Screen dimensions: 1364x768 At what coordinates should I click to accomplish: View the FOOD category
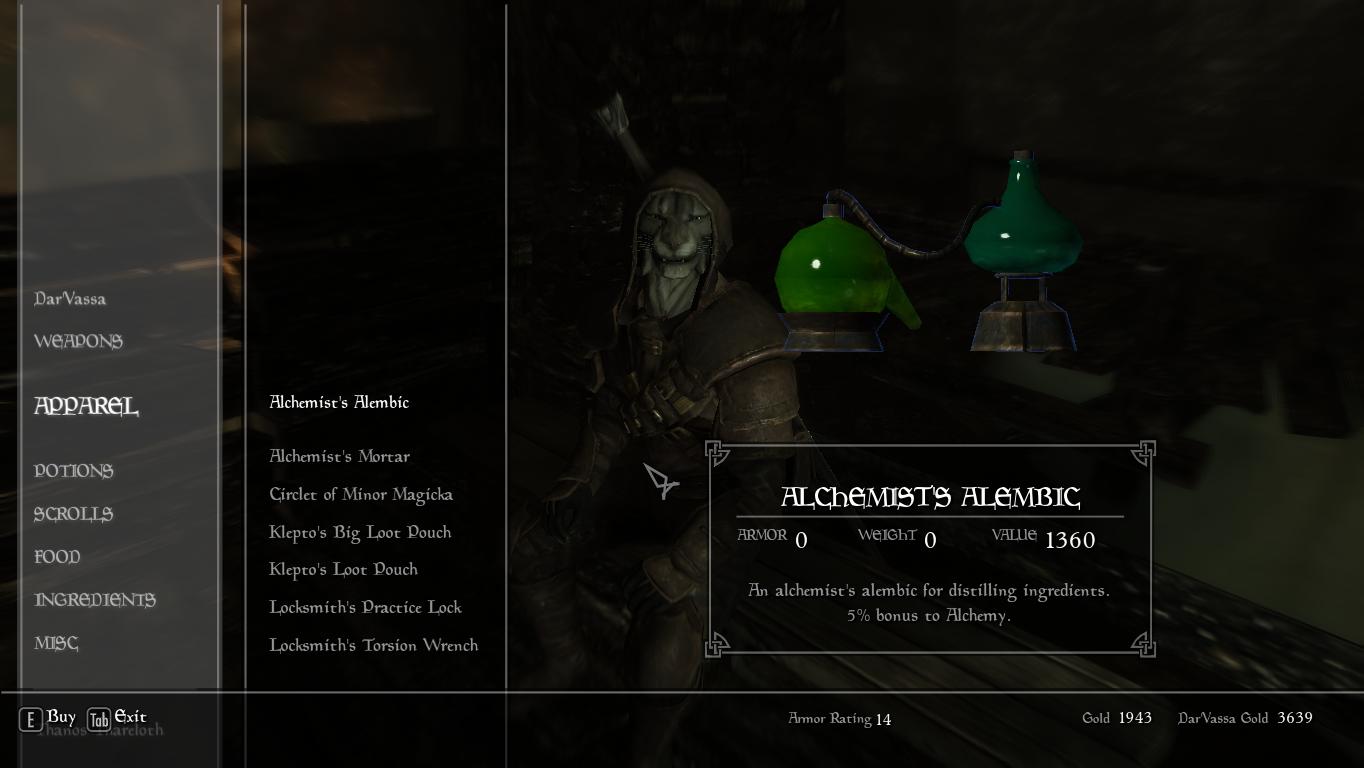57,556
